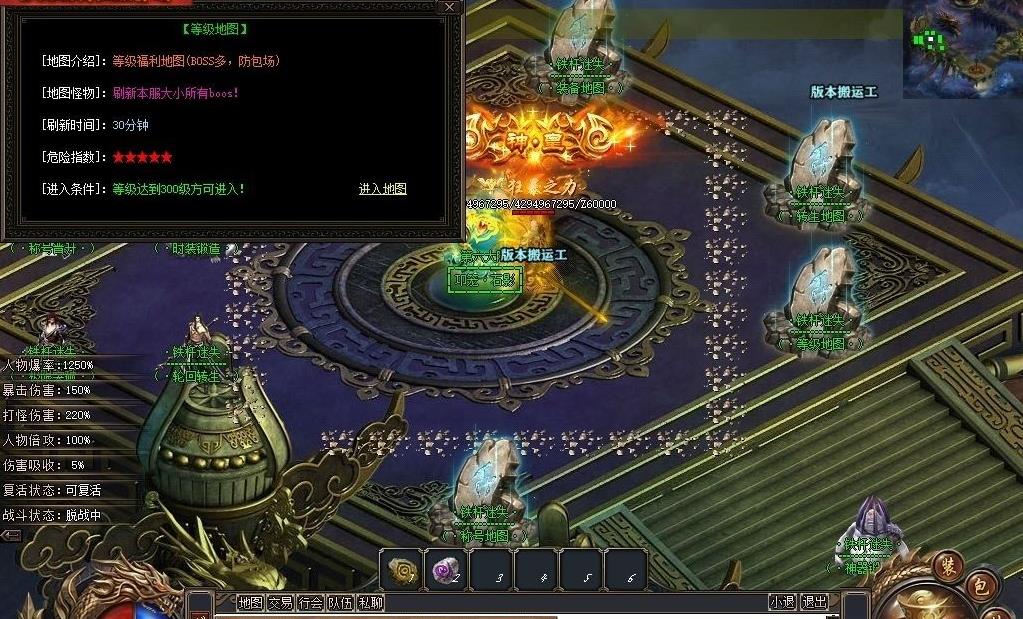This screenshot has width=1023, height=619.
Task: Open the minimap
Action: tap(962, 48)
